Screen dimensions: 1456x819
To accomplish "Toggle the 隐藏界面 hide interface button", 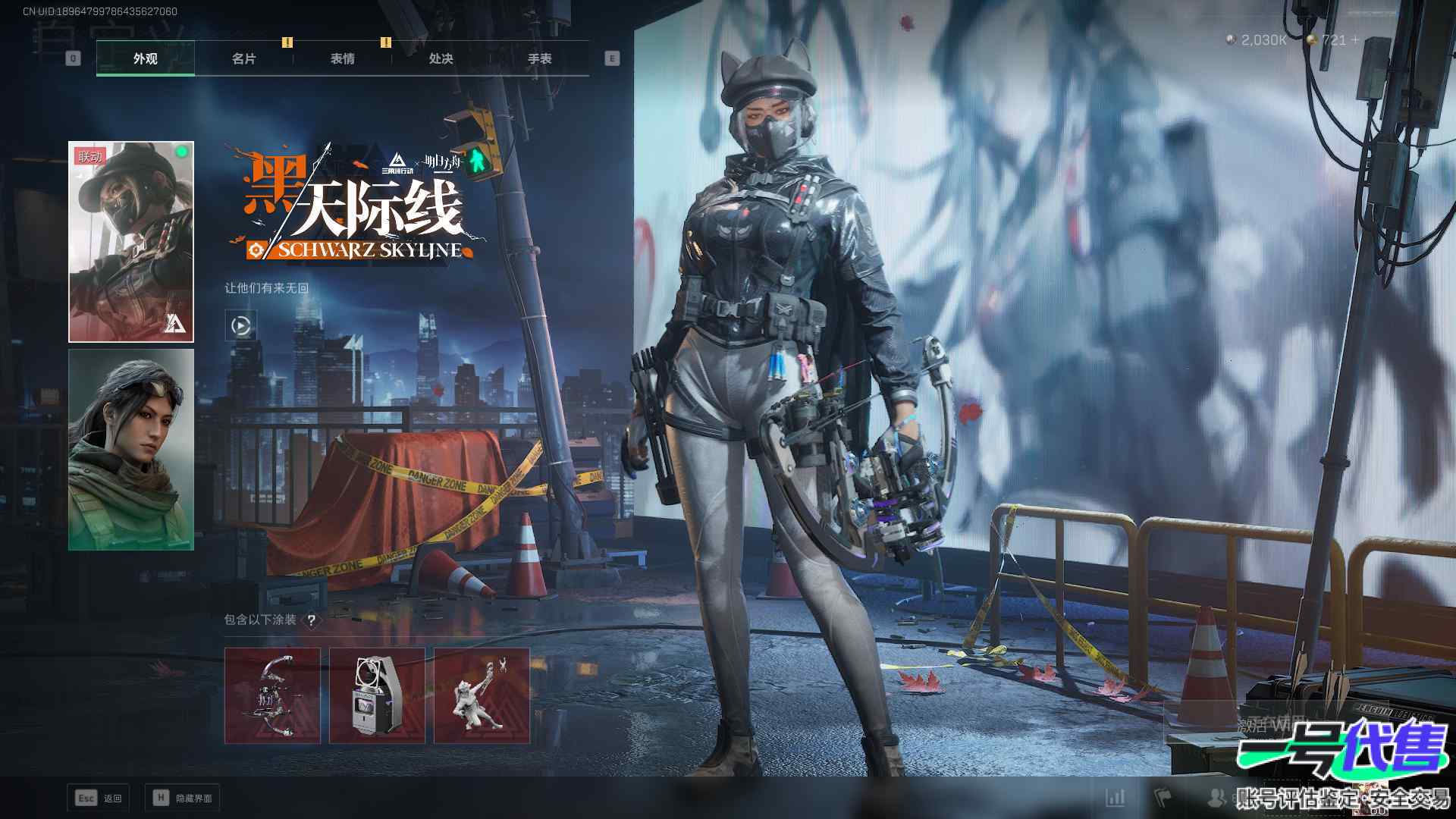I will [183, 798].
